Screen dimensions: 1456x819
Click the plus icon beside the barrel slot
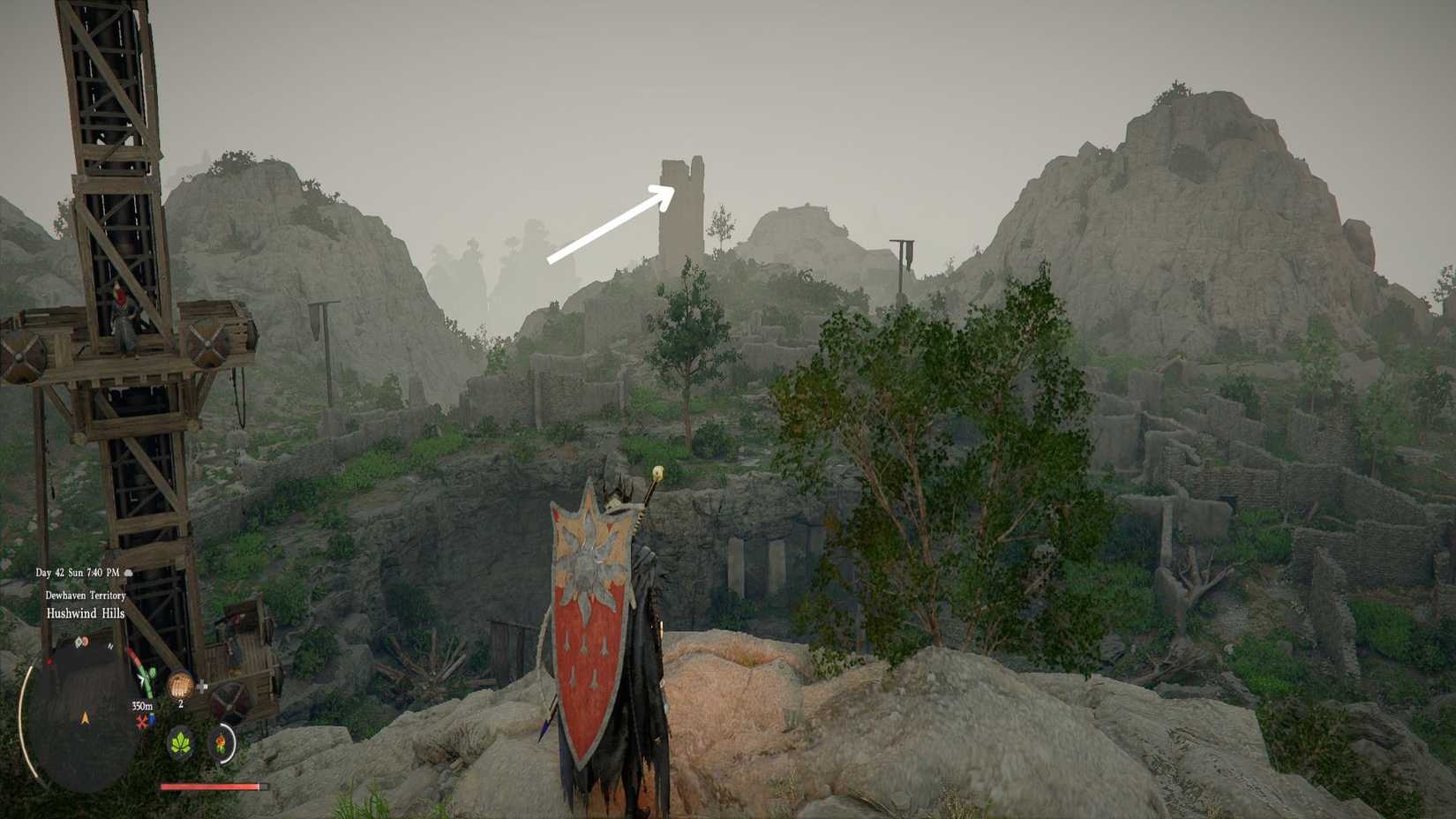[202, 688]
